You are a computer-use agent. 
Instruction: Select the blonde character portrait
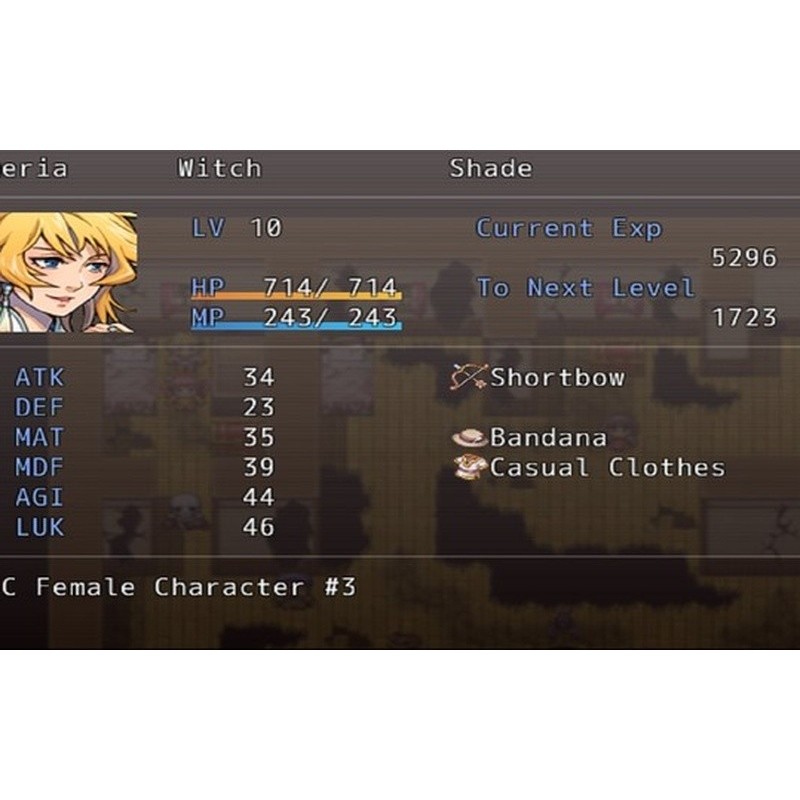click(x=67, y=272)
